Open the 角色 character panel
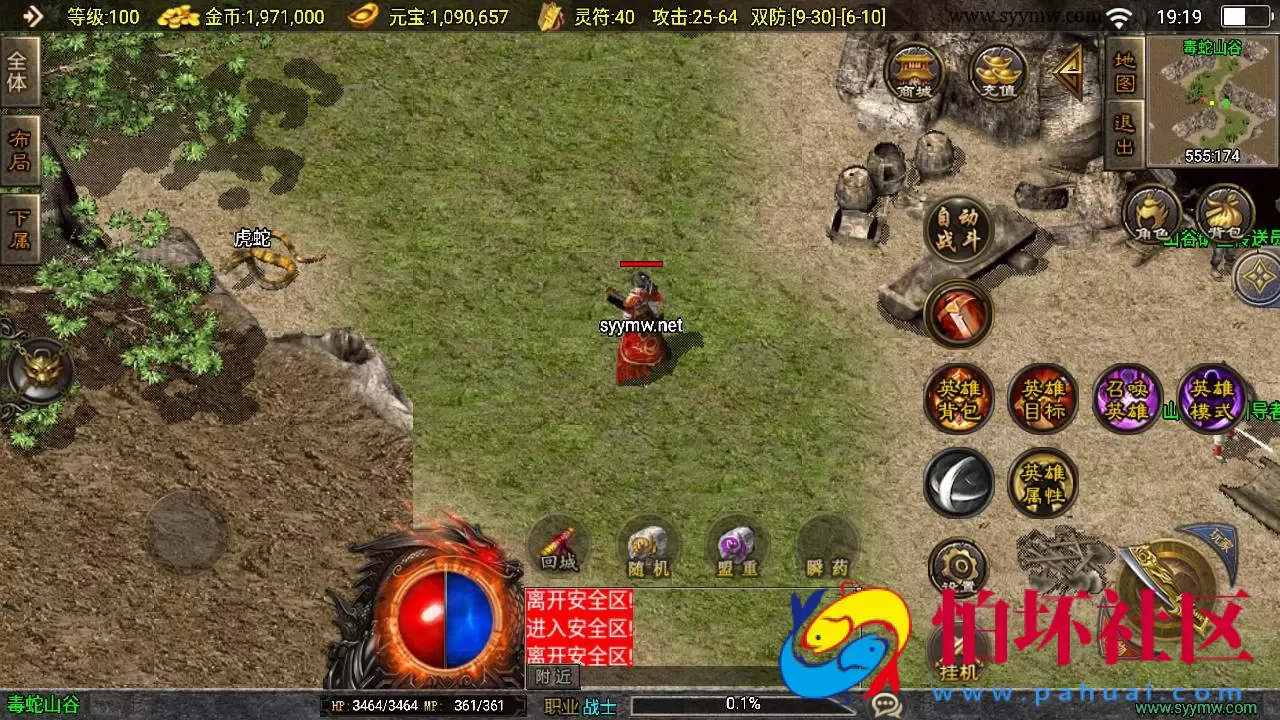 click(1152, 212)
